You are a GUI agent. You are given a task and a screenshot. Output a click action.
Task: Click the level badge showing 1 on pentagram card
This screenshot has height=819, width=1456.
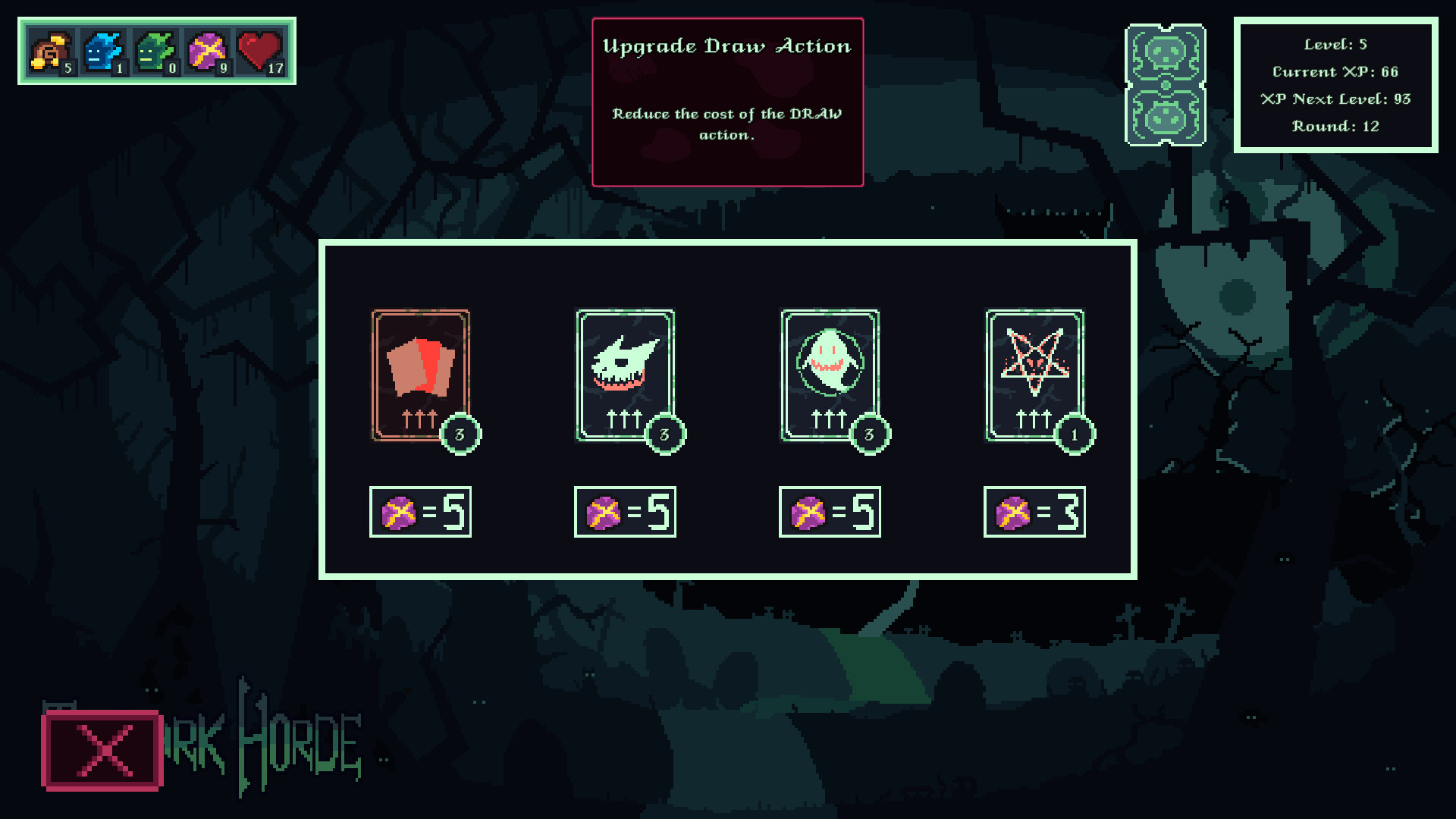click(1074, 434)
